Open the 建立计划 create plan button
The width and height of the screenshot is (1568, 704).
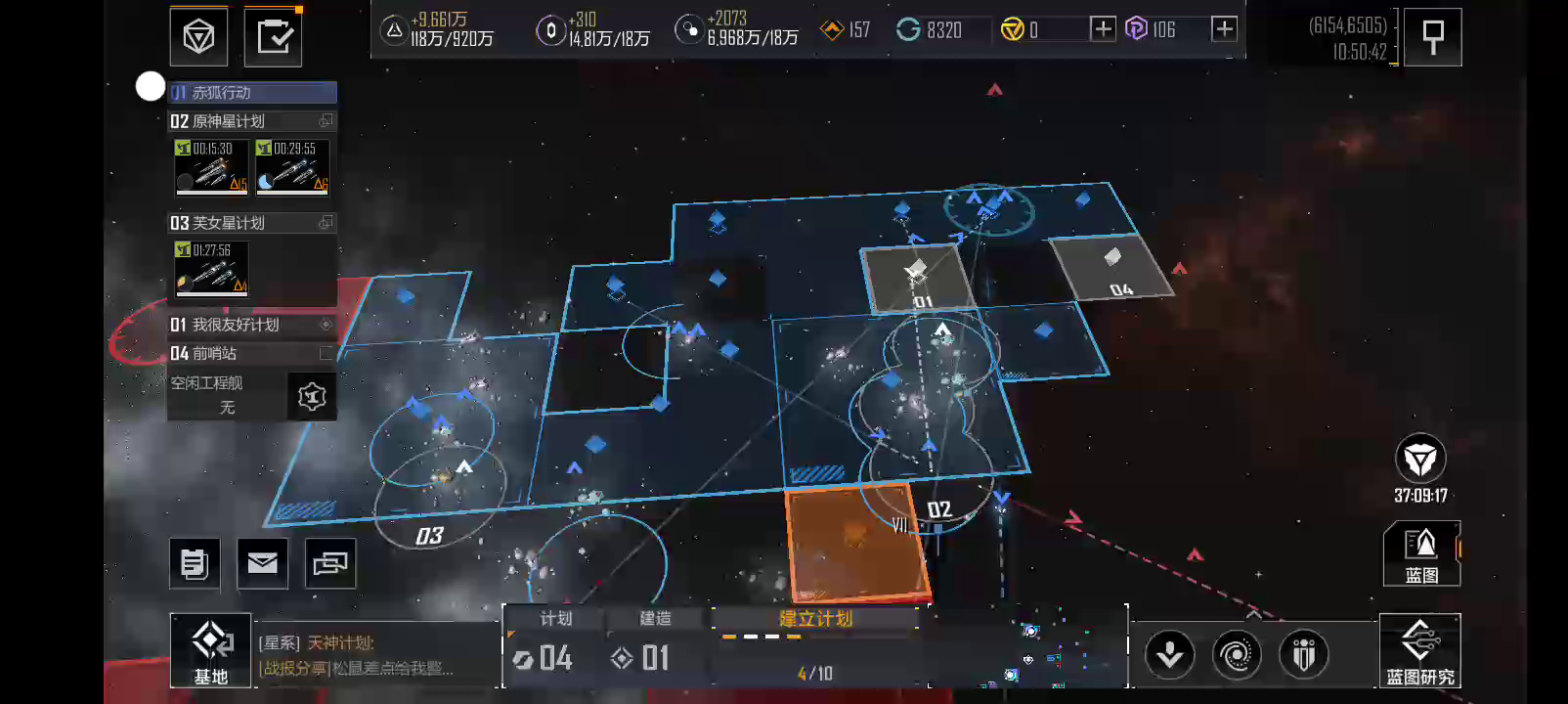pyautogui.click(x=815, y=619)
